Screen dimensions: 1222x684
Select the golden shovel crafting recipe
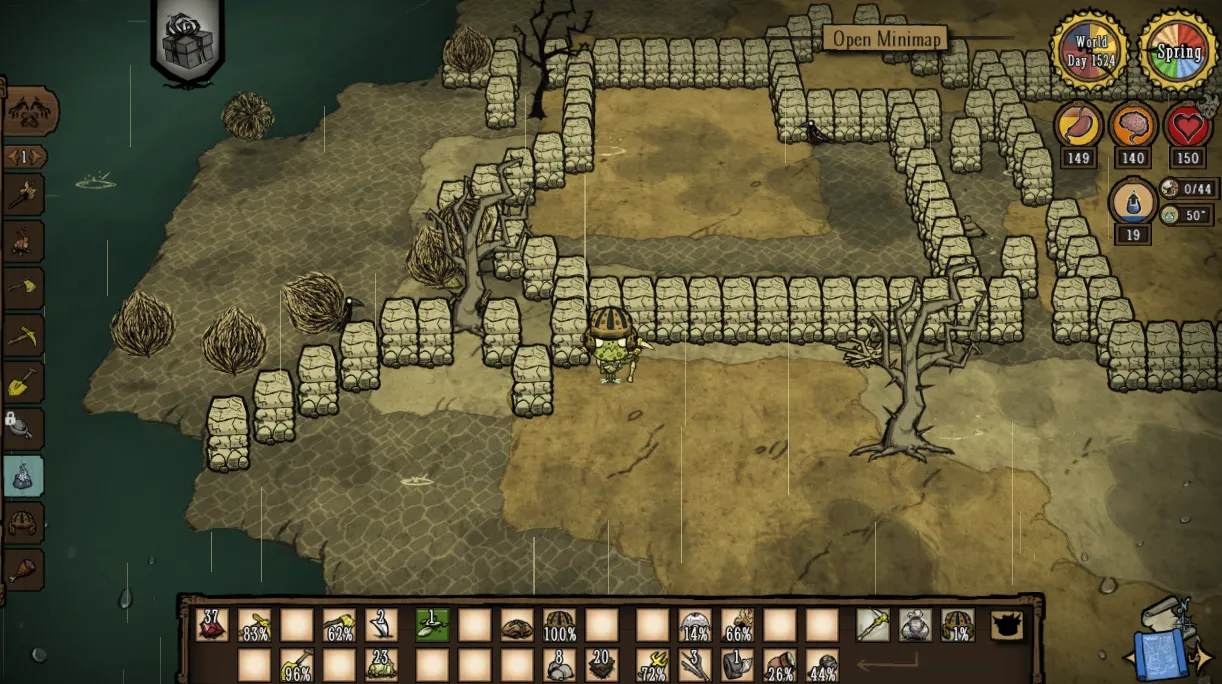[x=24, y=381]
